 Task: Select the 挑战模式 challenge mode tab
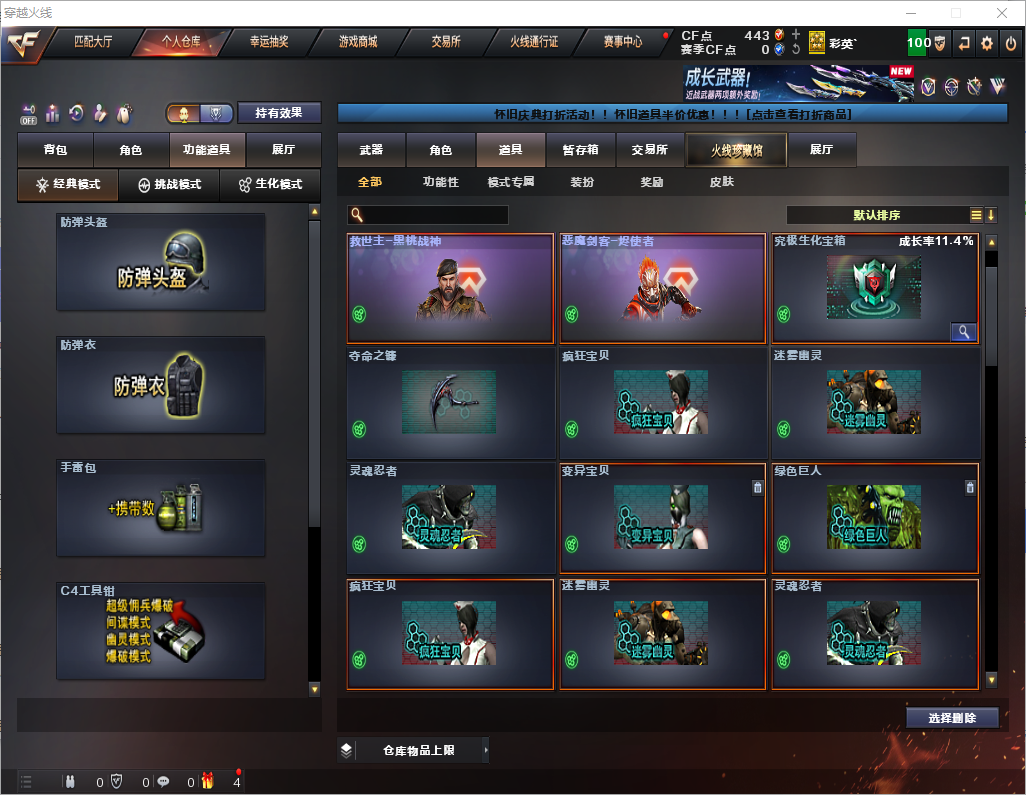click(x=170, y=185)
